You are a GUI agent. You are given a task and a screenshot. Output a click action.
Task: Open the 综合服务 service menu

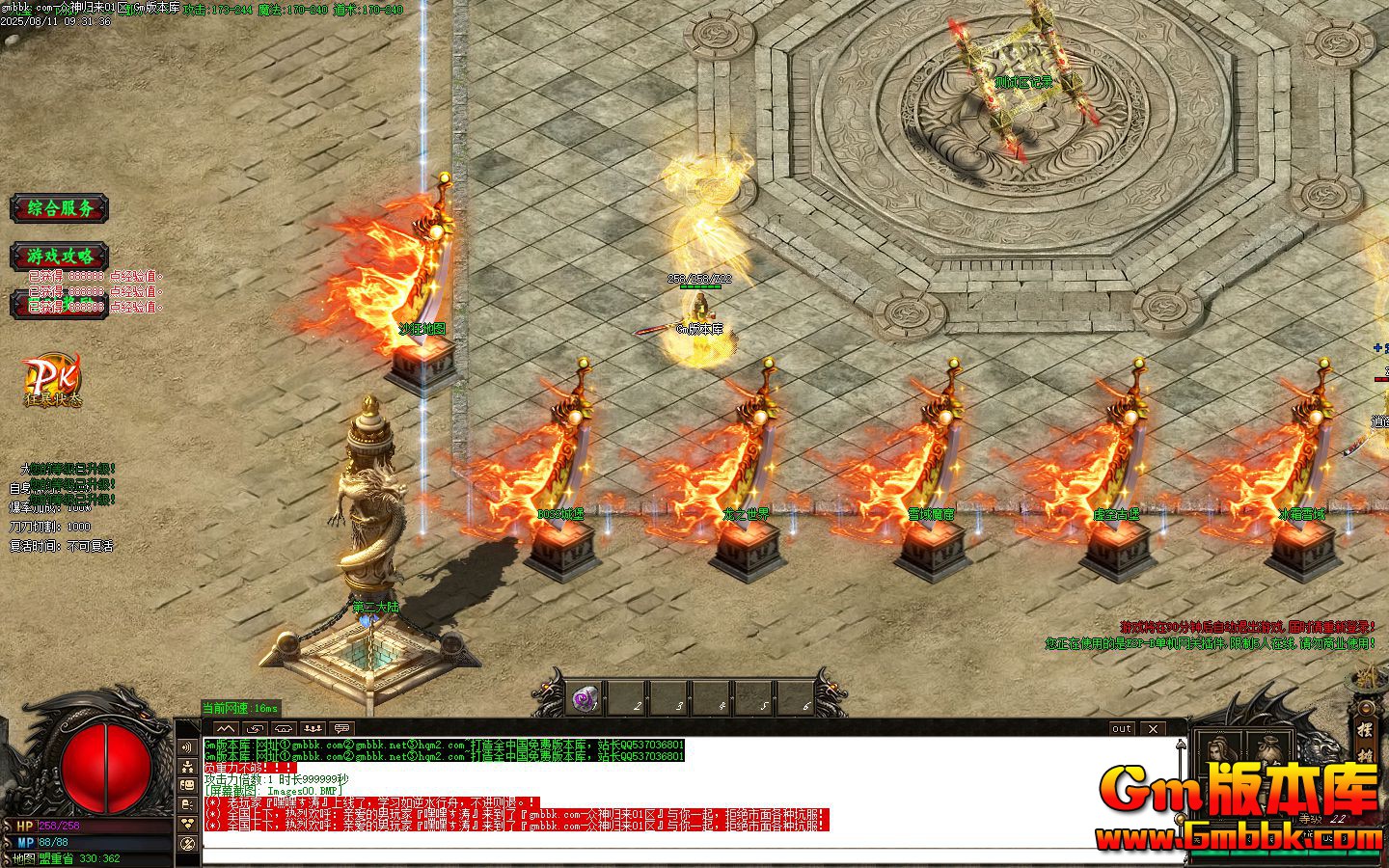(60, 209)
